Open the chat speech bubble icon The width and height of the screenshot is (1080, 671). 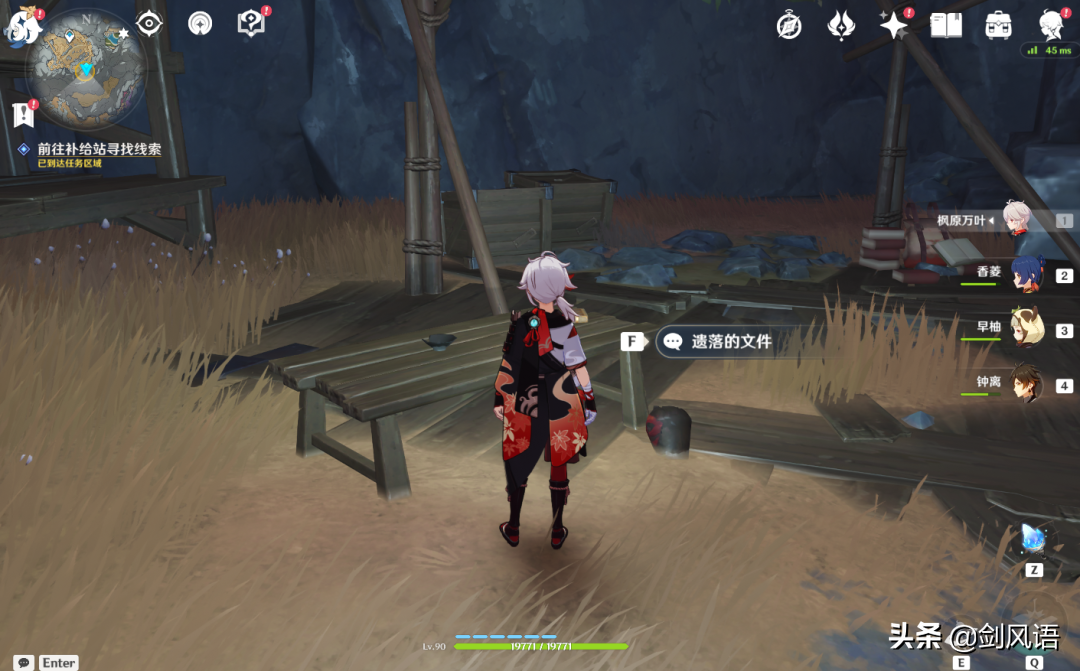22,662
